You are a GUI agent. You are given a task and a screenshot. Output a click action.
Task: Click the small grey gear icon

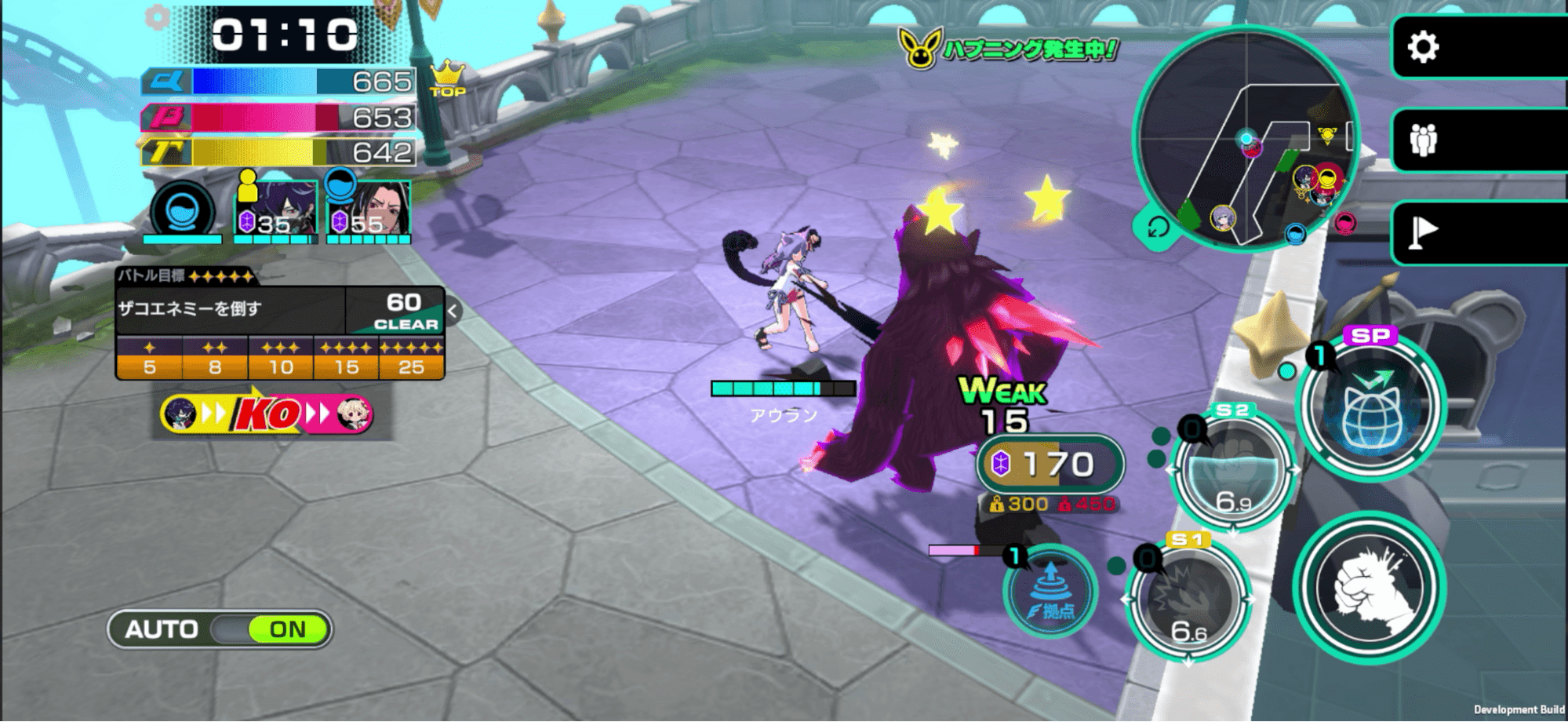coord(158,17)
